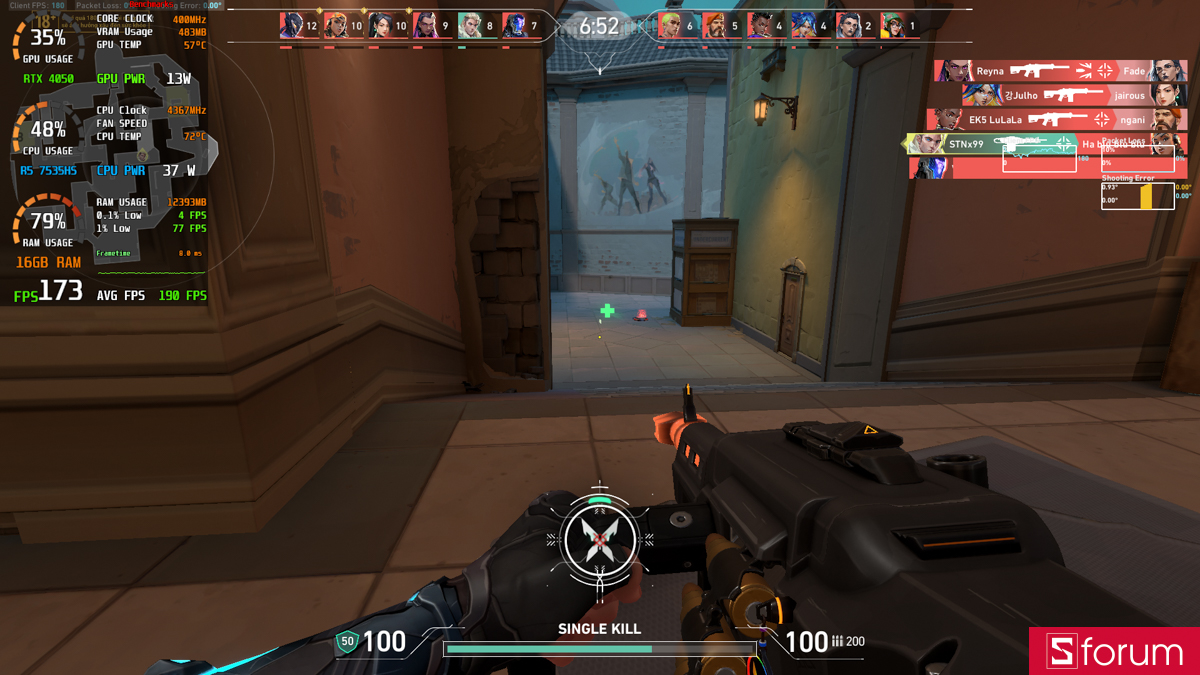Click the Shooting Error graph box
The height and width of the screenshot is (675, 1200).
coord(1137,196)
